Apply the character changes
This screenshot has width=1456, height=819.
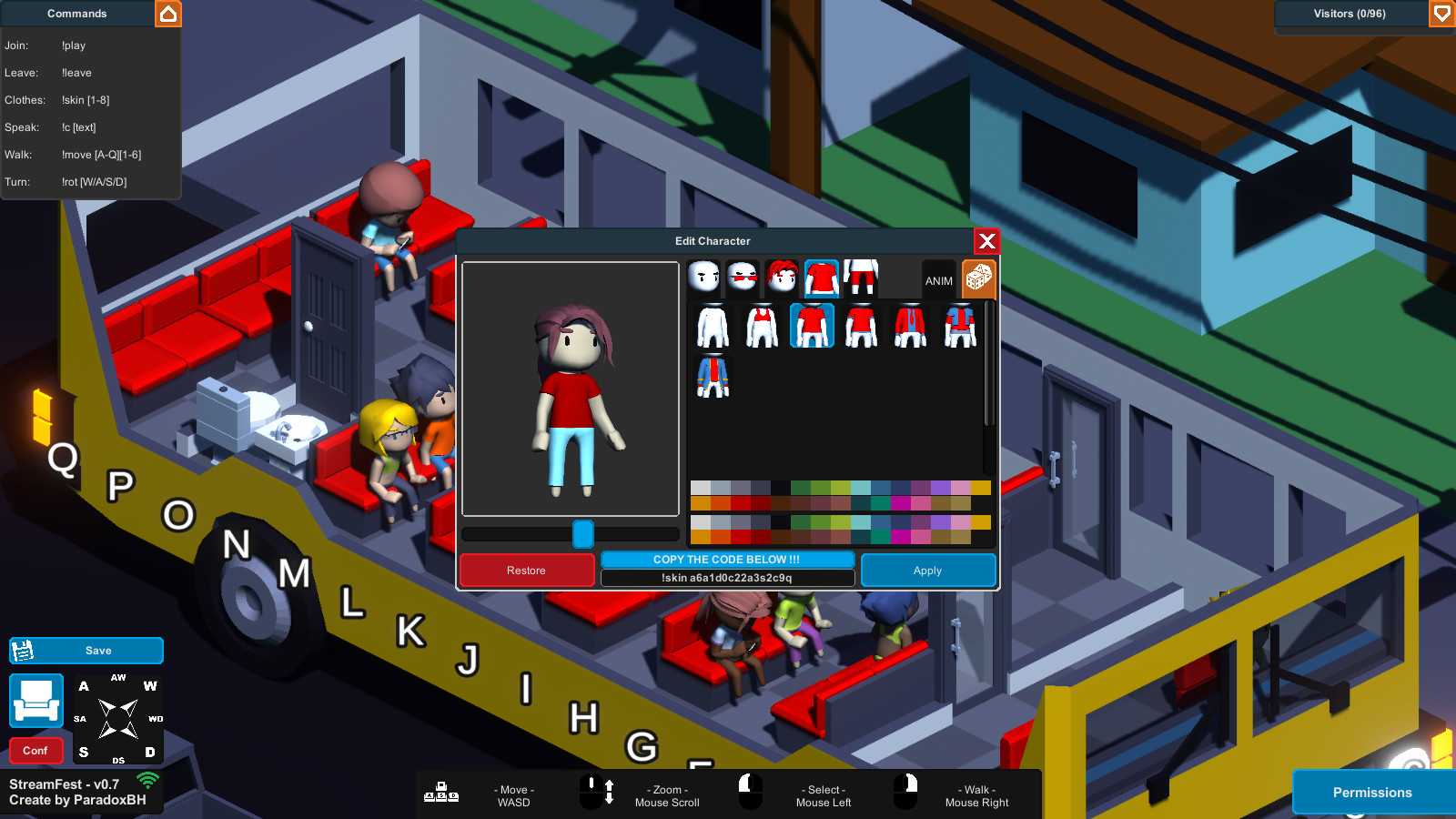click(x=927, y=570)
